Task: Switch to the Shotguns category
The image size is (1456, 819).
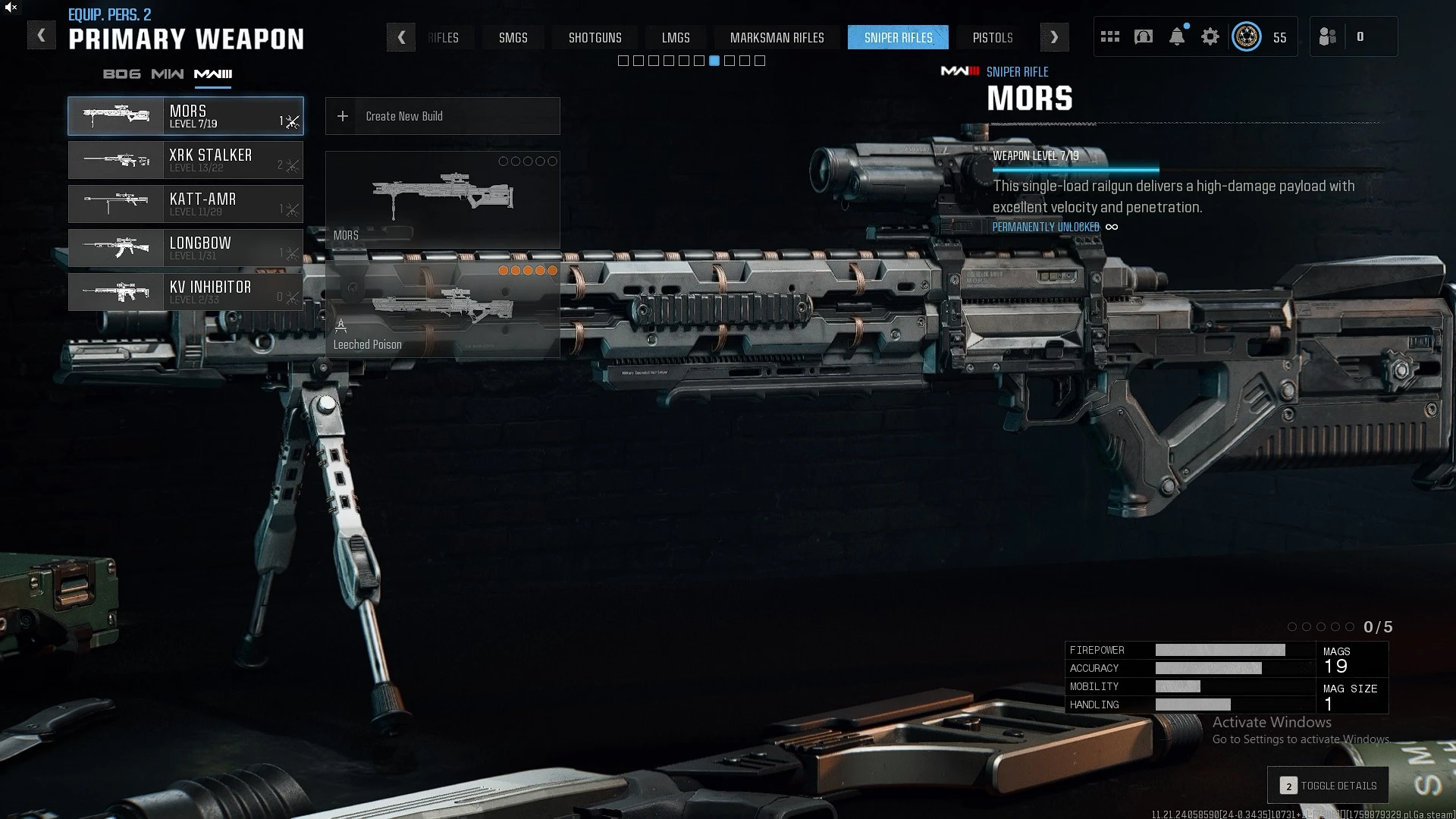Action: [x=595, y=37]
